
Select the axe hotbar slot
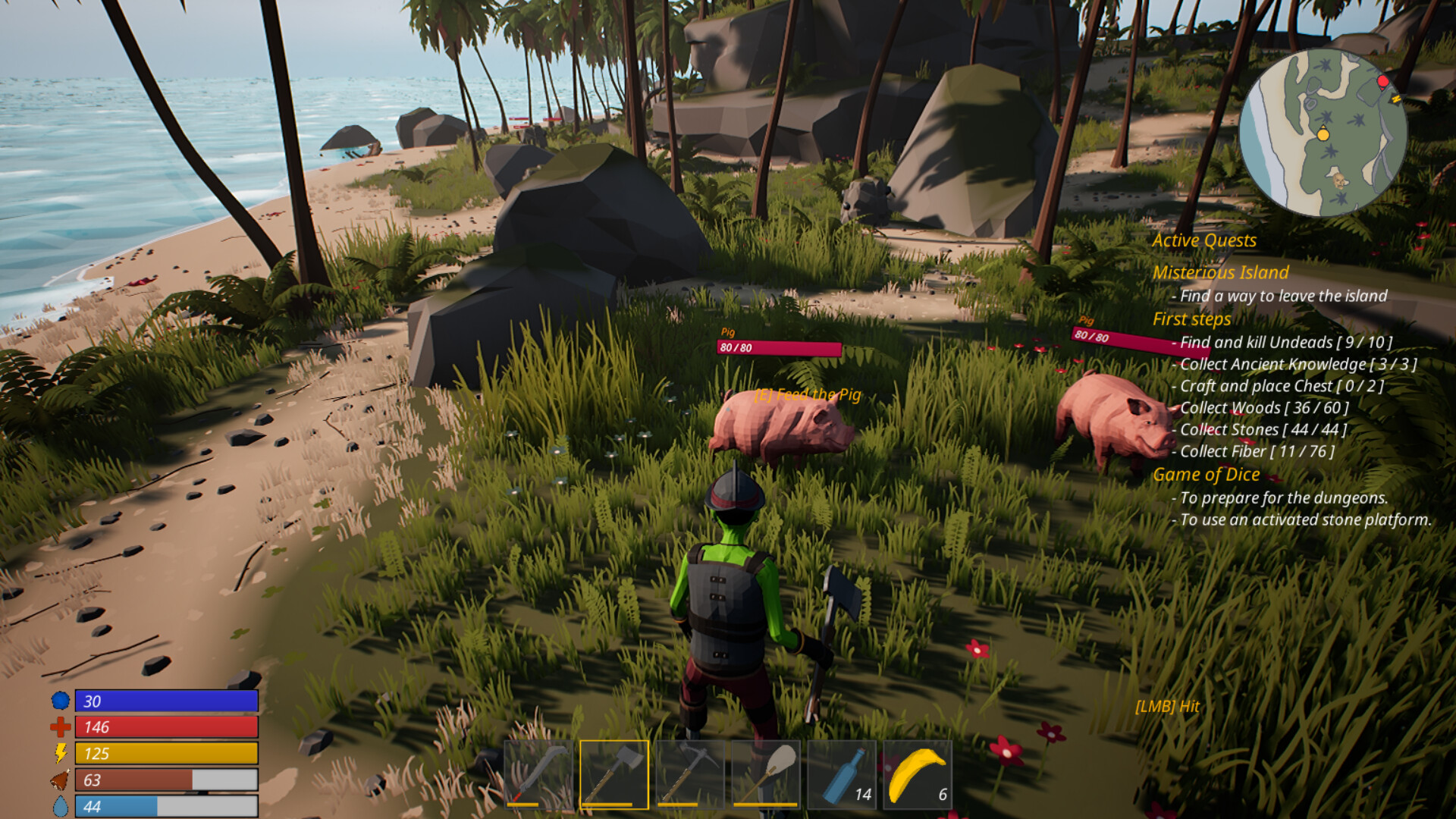click(x=614, y=774)
